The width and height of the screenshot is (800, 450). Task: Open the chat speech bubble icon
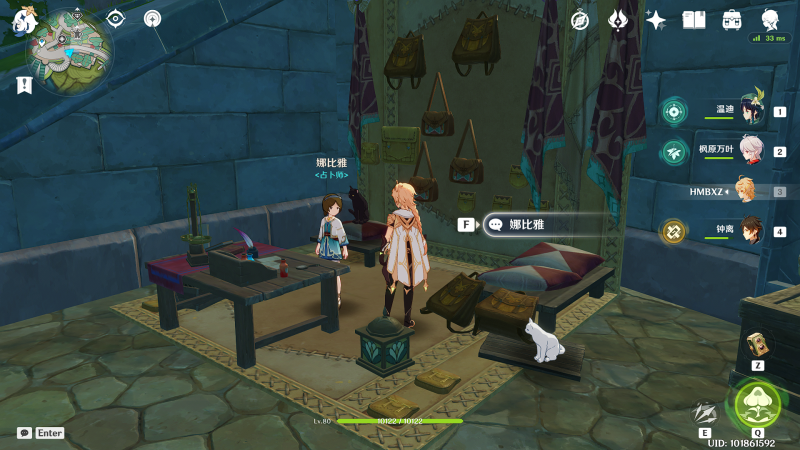pyautogui.click(x=24, y=433)
